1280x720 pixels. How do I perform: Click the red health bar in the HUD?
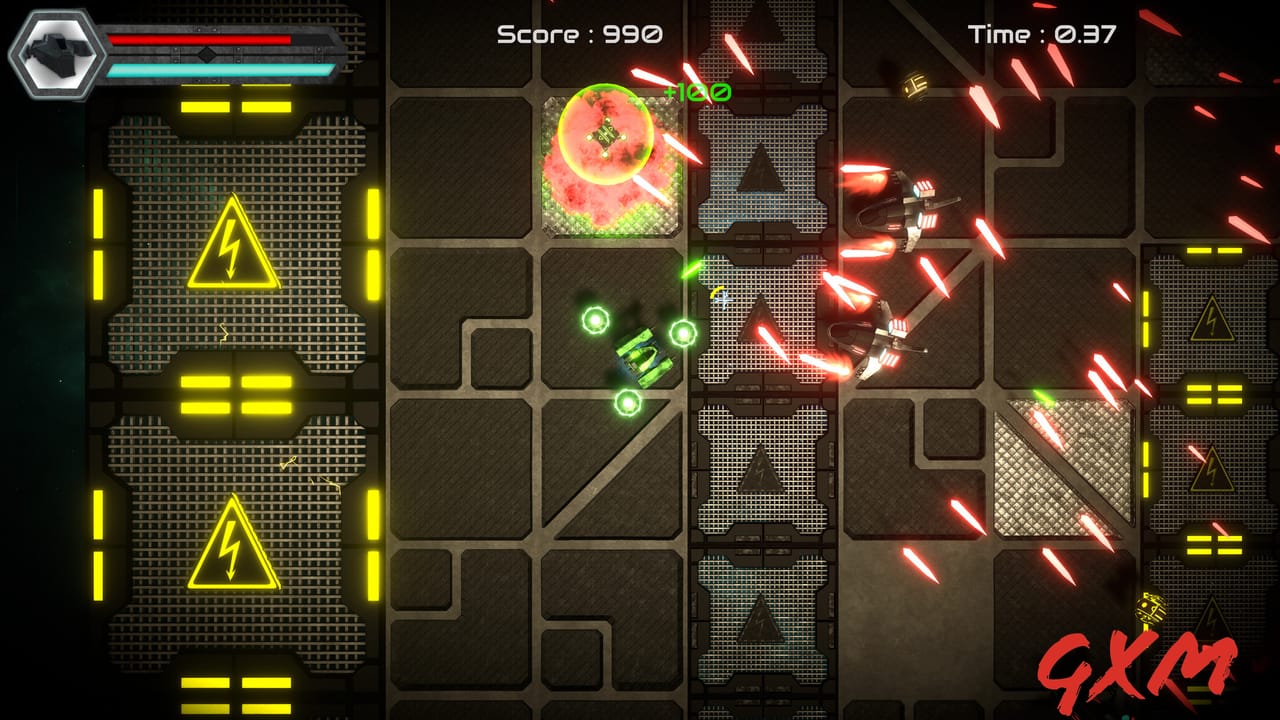click(x=200, y=38)
